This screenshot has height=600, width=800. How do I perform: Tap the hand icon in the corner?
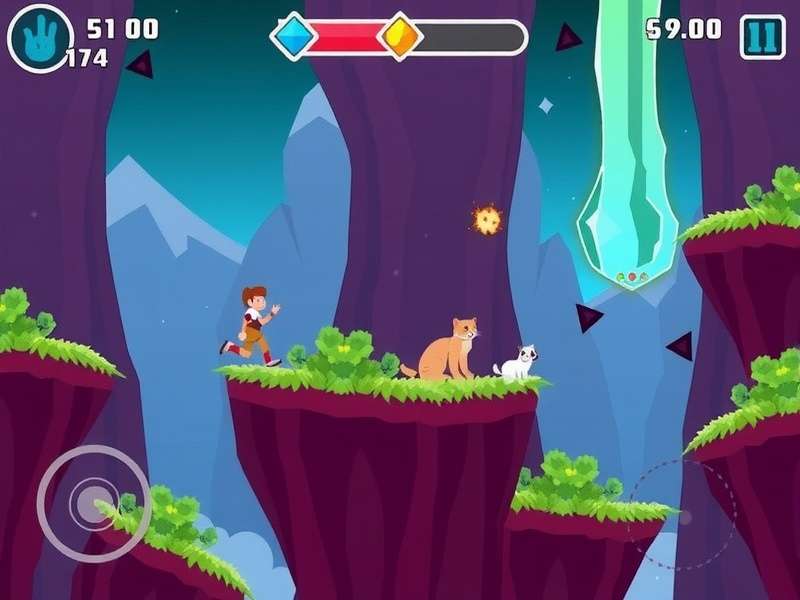(40, 38)
